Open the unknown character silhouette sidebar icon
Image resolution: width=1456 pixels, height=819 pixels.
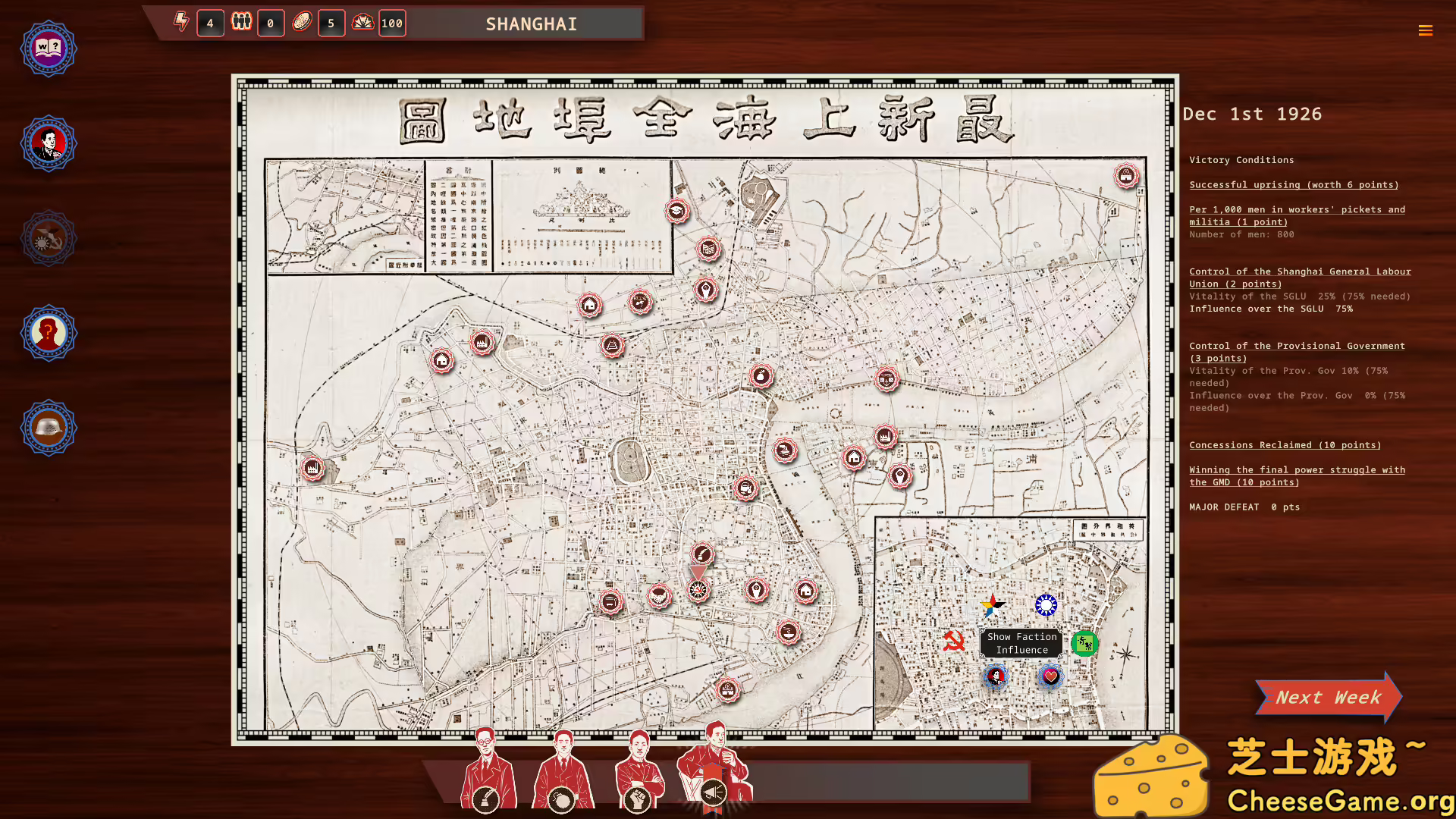48,332
